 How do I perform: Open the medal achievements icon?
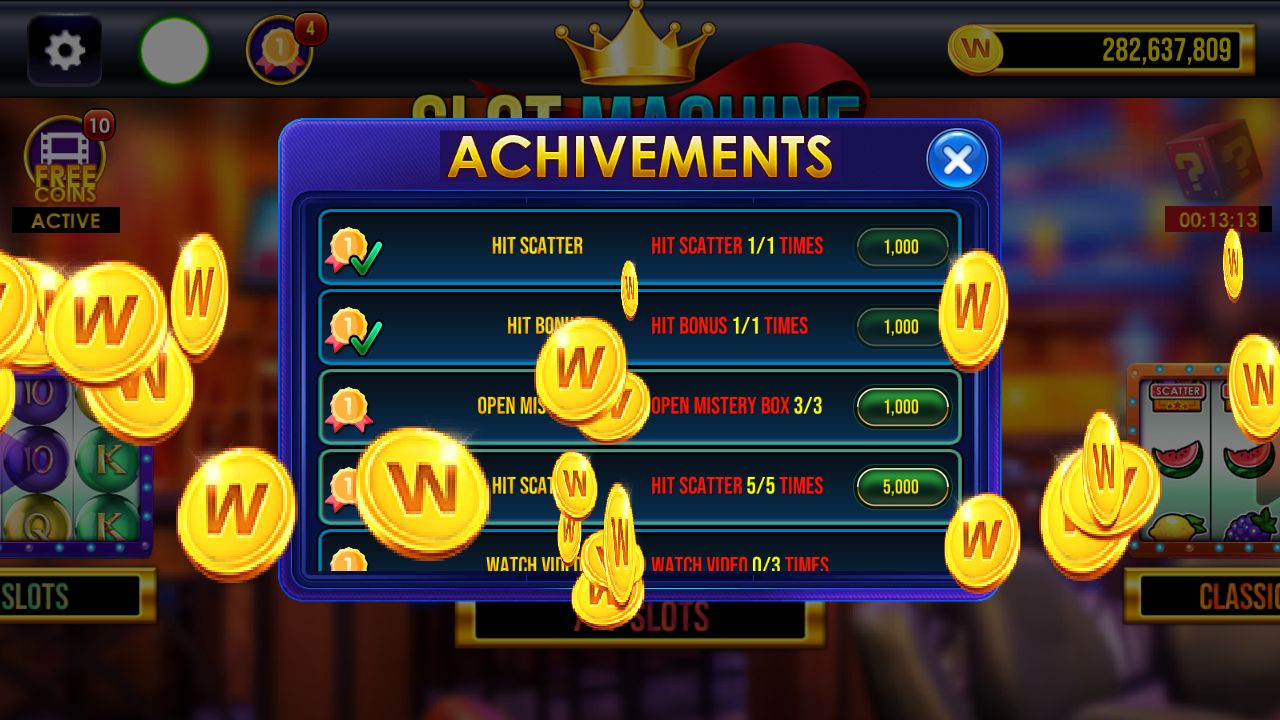click(281, 50)
